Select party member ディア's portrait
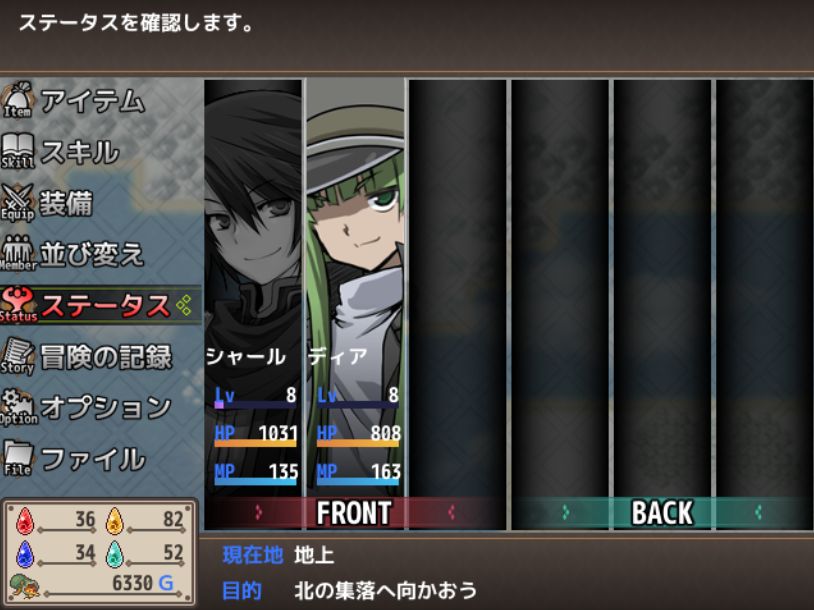The image size is (814, 610). click(x=355, y=230)
